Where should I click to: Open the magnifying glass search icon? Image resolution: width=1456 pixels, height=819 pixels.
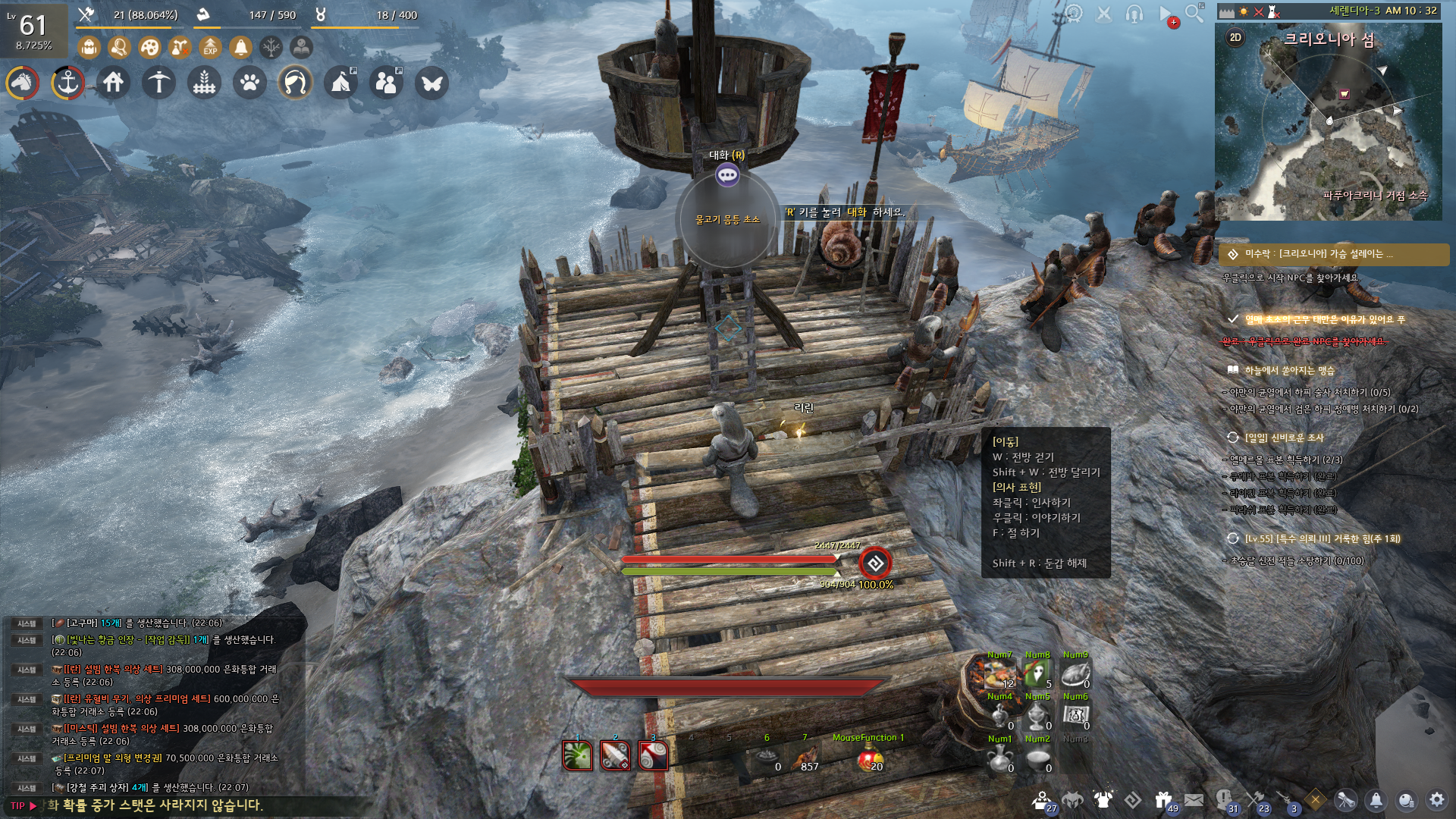[x=1194, y=14]
